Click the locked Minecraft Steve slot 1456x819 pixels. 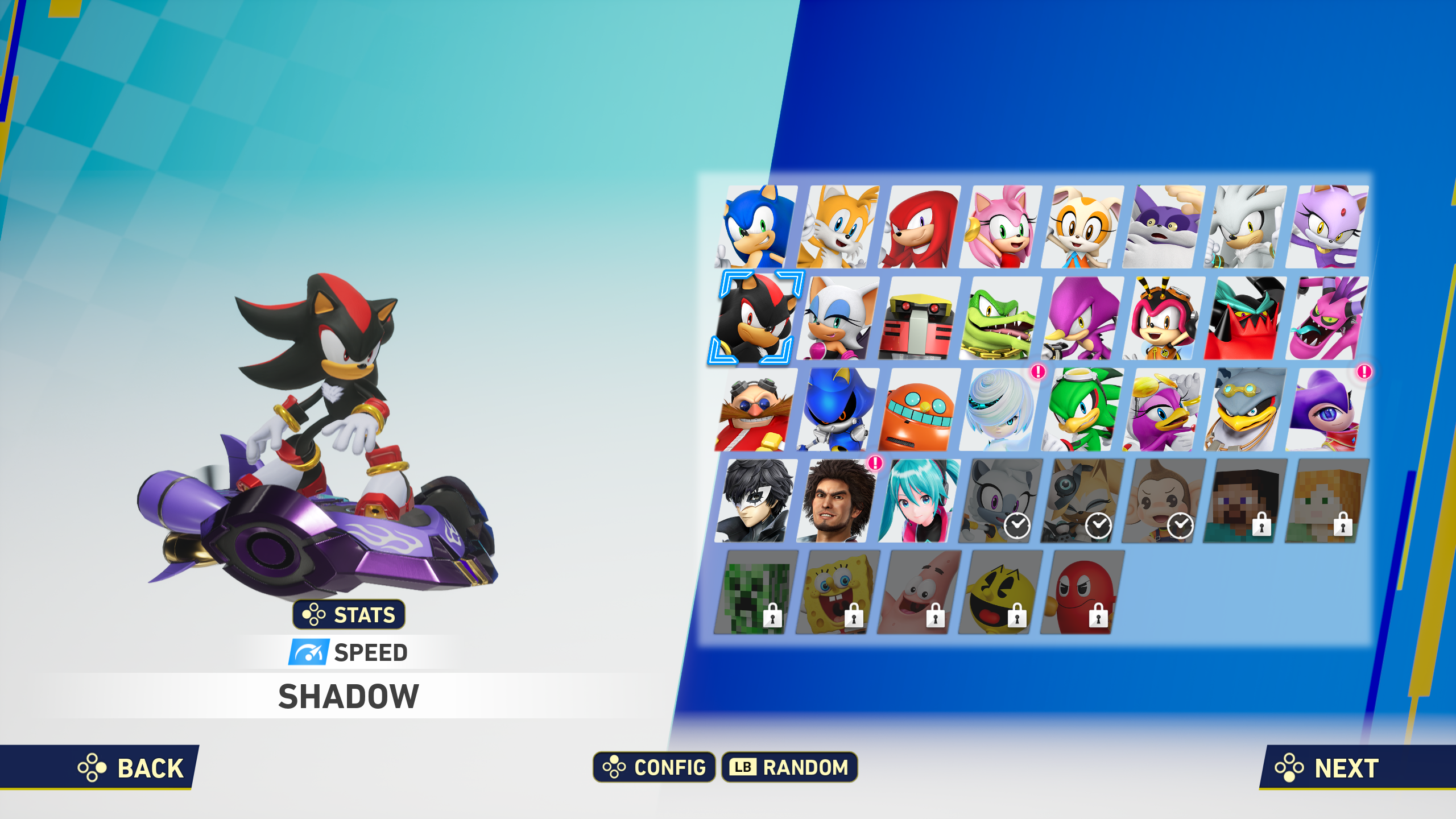click(1246, 500)
